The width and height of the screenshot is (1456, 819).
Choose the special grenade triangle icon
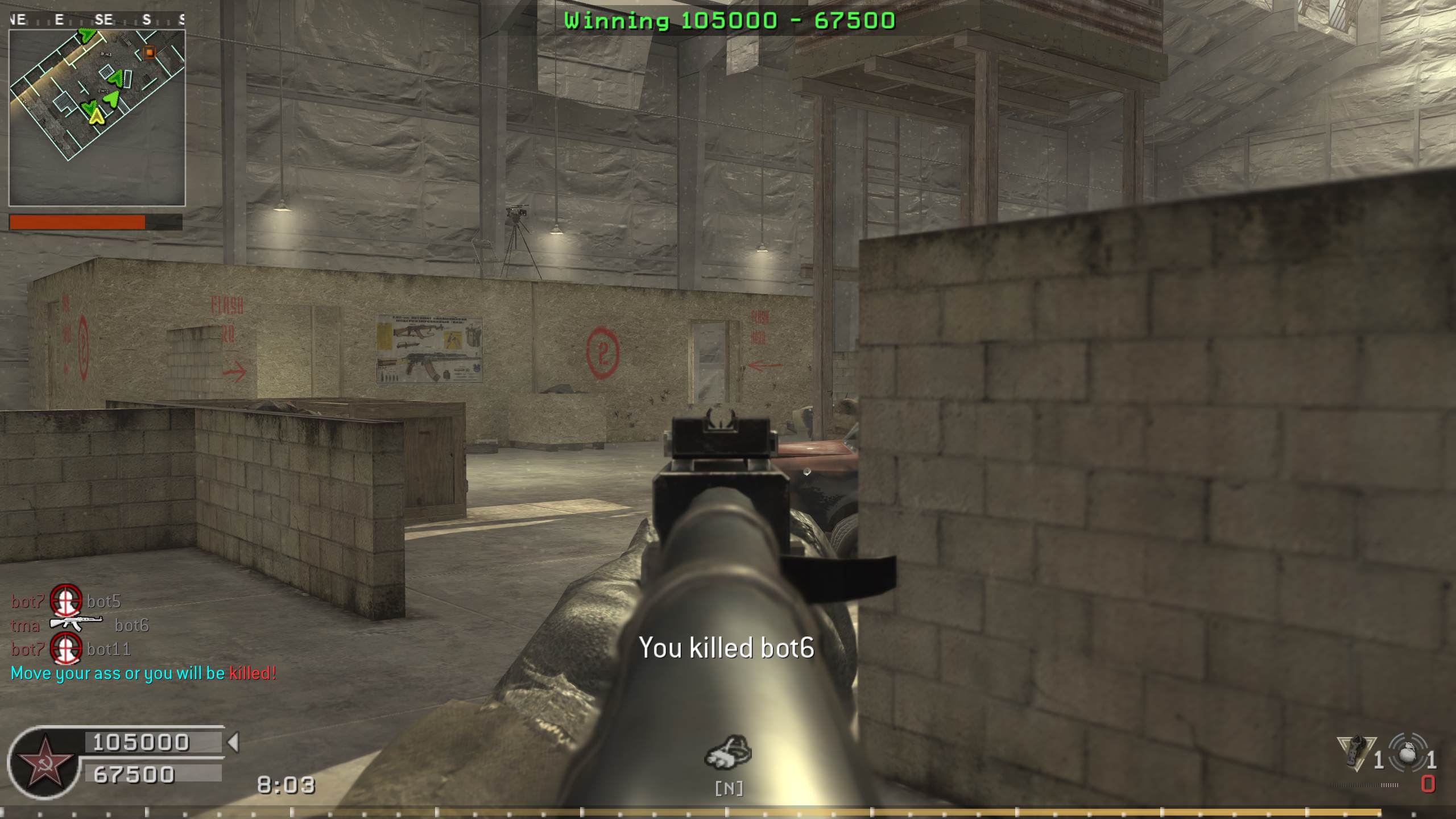pyautogui.click(x=1356, y=752)
